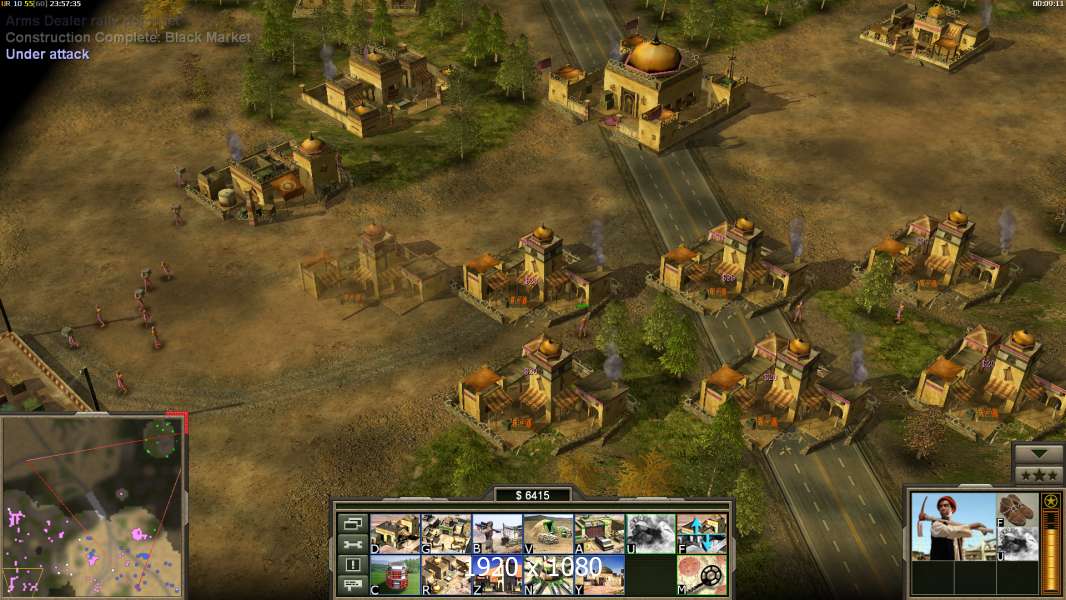The height and width of the screenshot is (600, 1066).
Task: Choose the build icon labeled G
Action: click(445, 534)
